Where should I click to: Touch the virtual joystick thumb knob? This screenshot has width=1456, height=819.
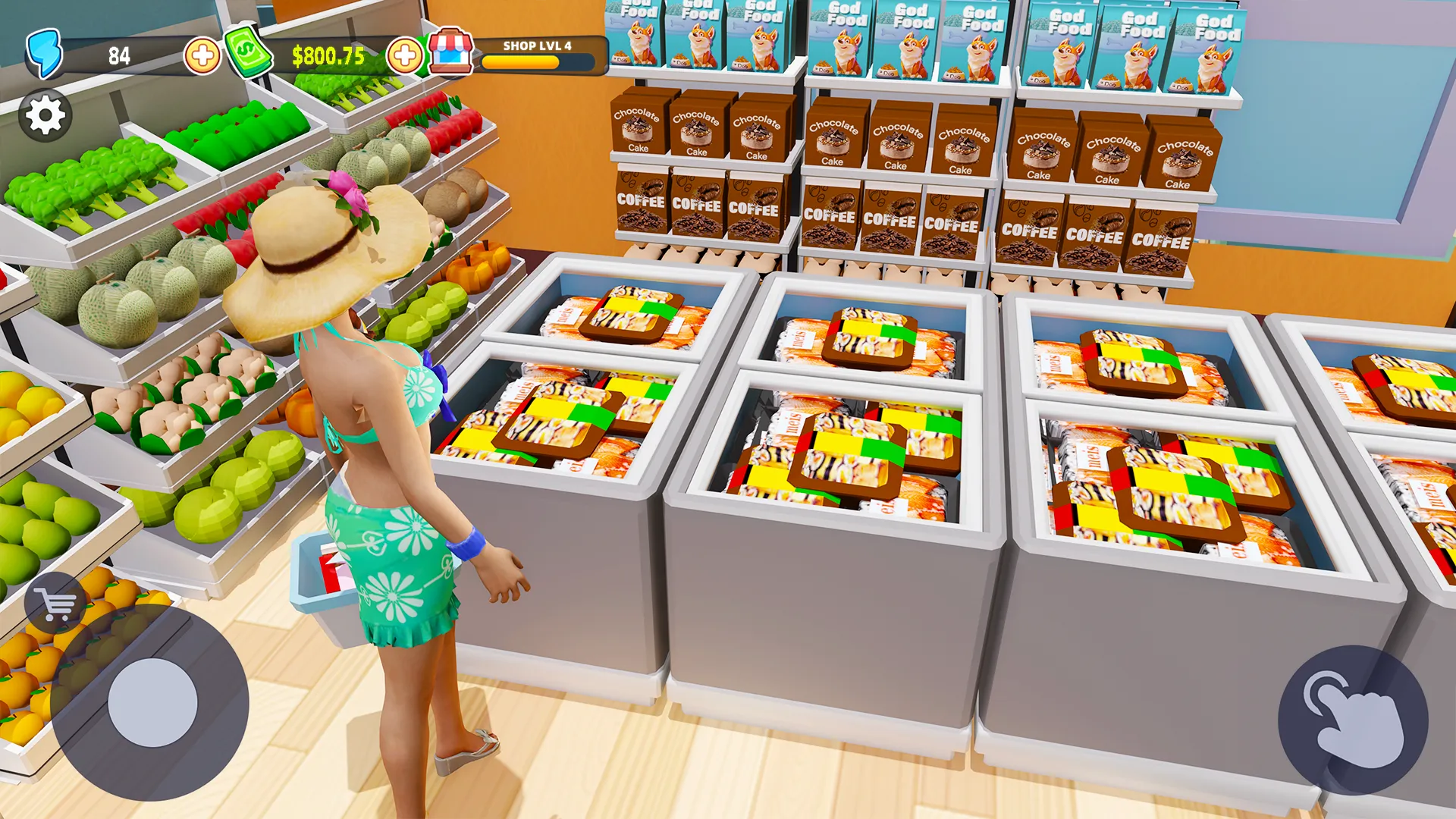[x=152, y=702]
